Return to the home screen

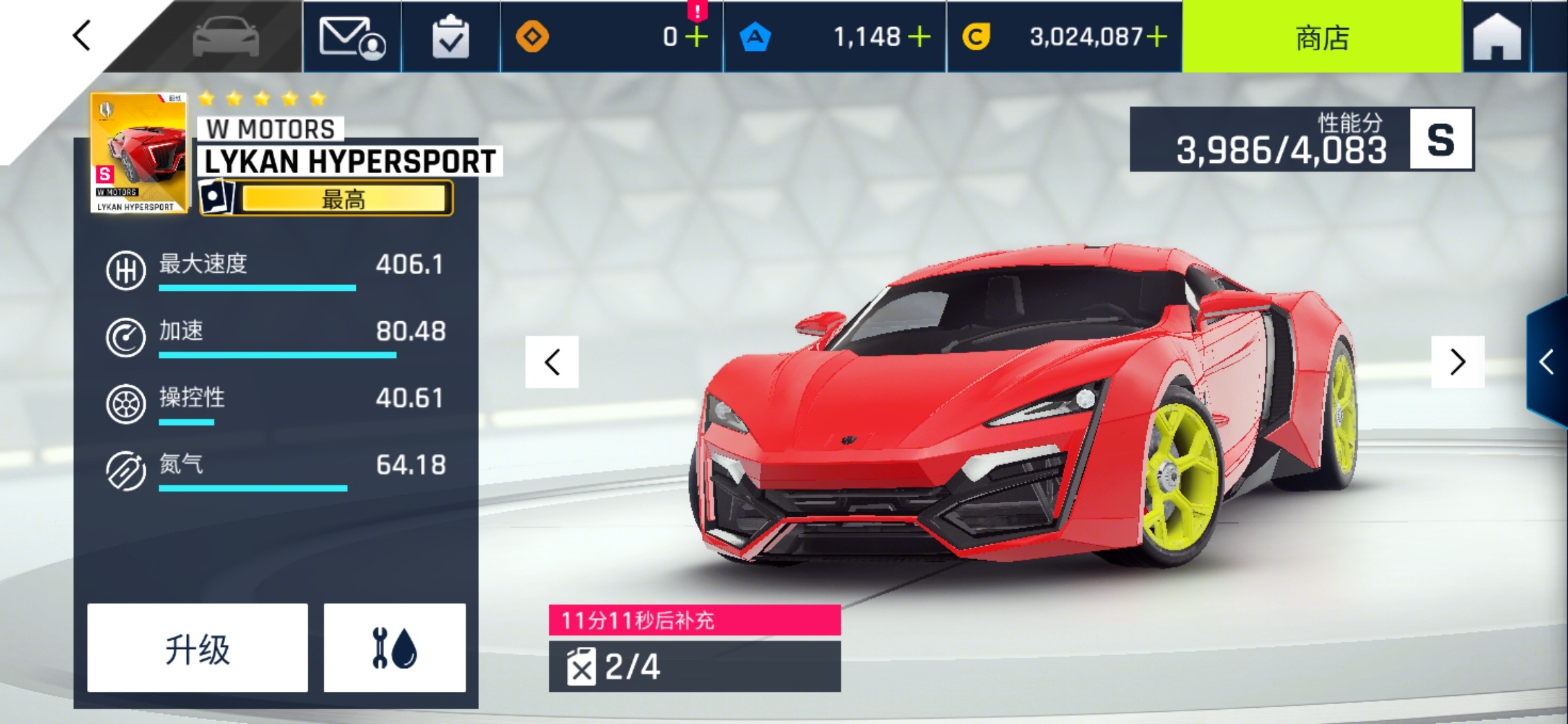[1497, 38]
